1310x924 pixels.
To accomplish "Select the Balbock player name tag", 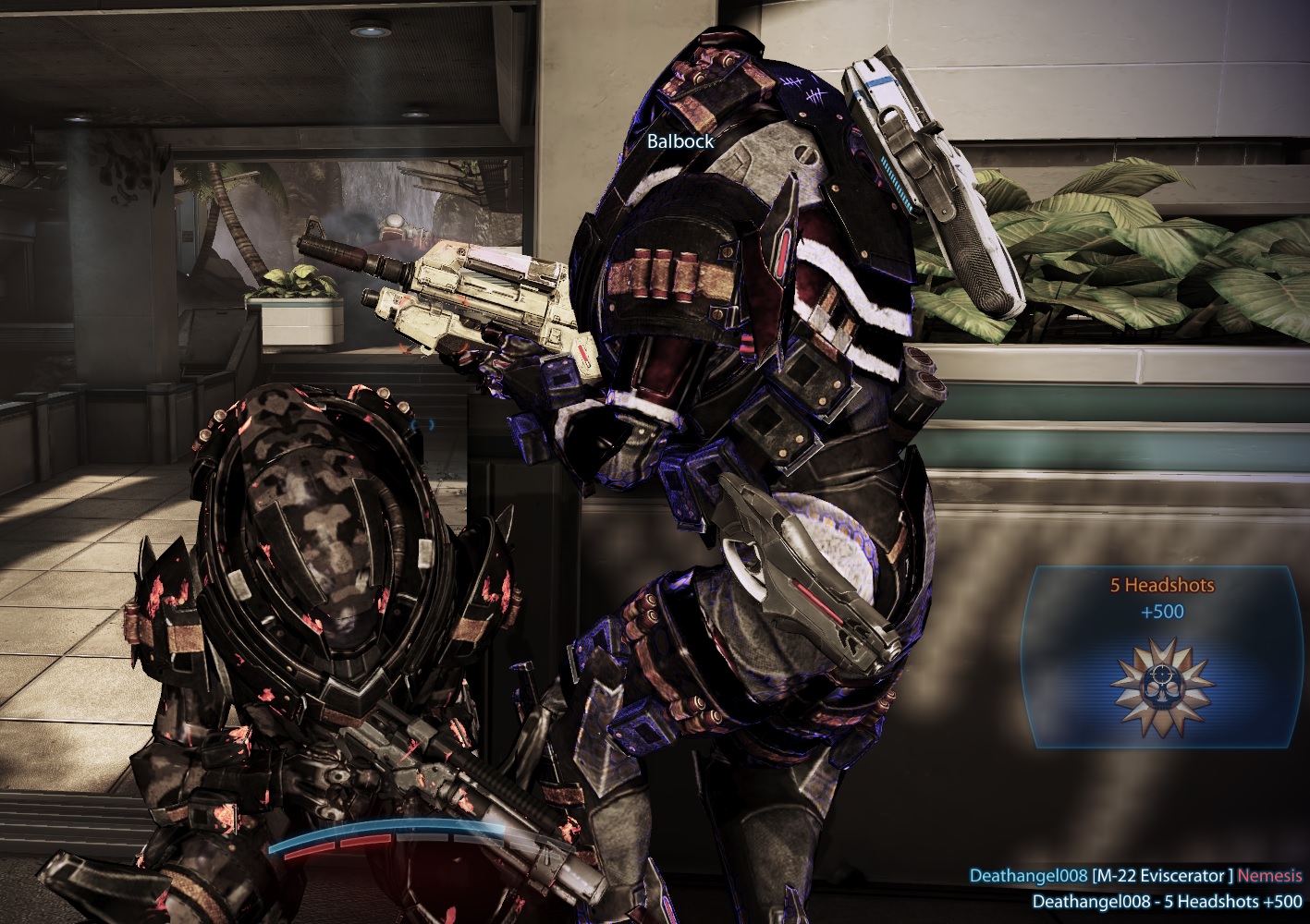I will (680, 141).
